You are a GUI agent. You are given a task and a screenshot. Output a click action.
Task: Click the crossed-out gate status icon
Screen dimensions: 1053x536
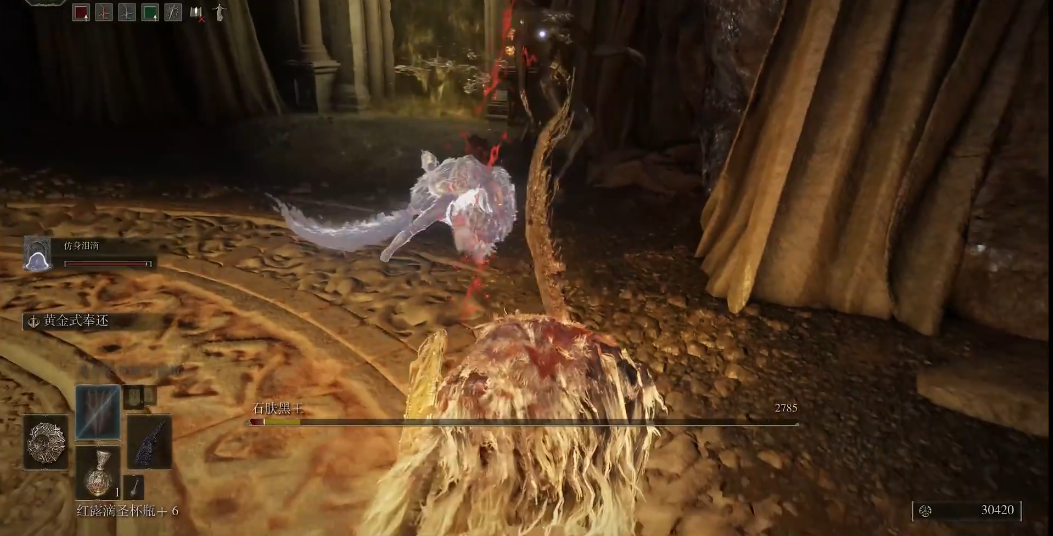click(x=198, y=12)
